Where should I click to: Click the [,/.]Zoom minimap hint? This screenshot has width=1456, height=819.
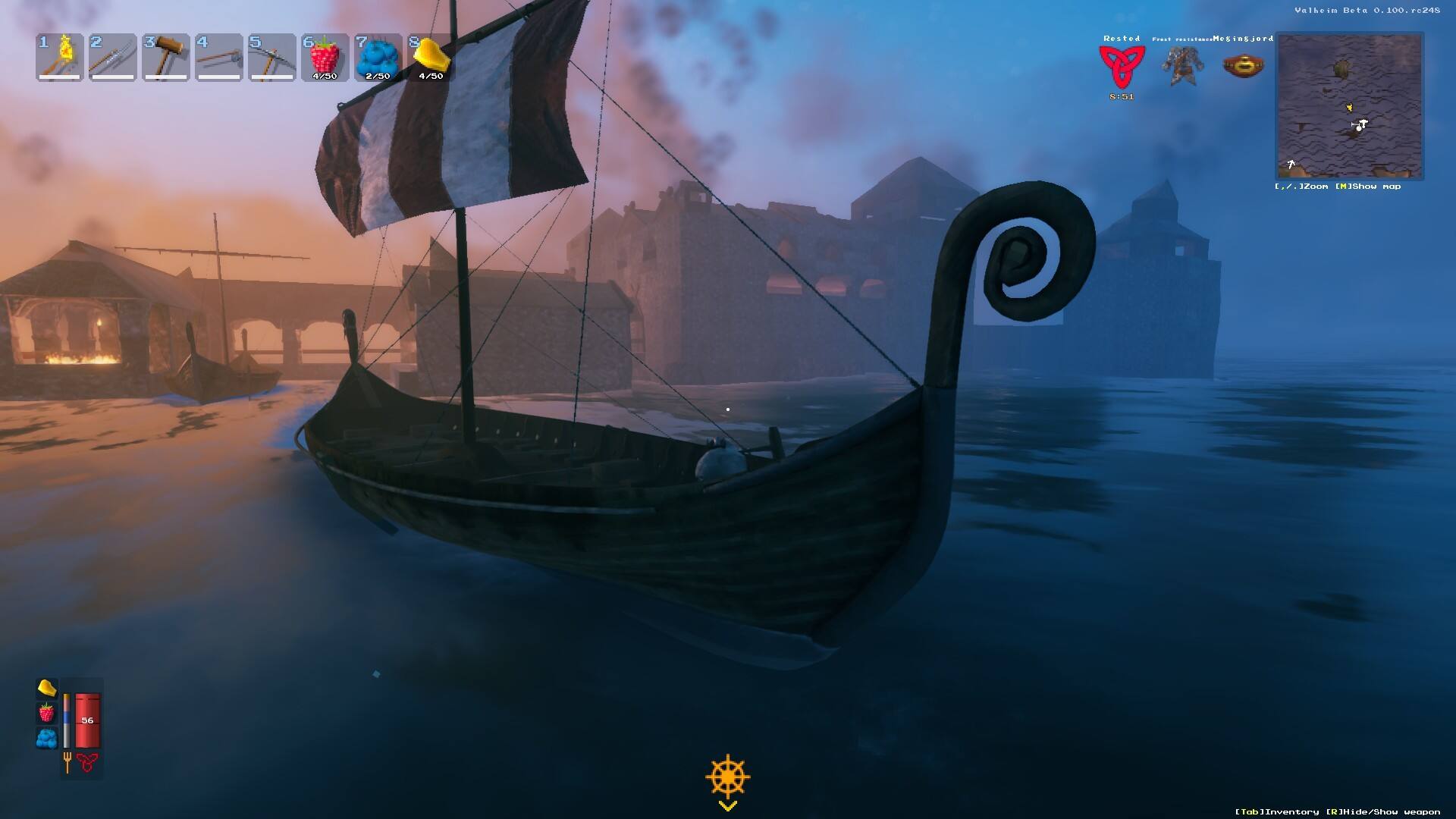pos(1301,187)
